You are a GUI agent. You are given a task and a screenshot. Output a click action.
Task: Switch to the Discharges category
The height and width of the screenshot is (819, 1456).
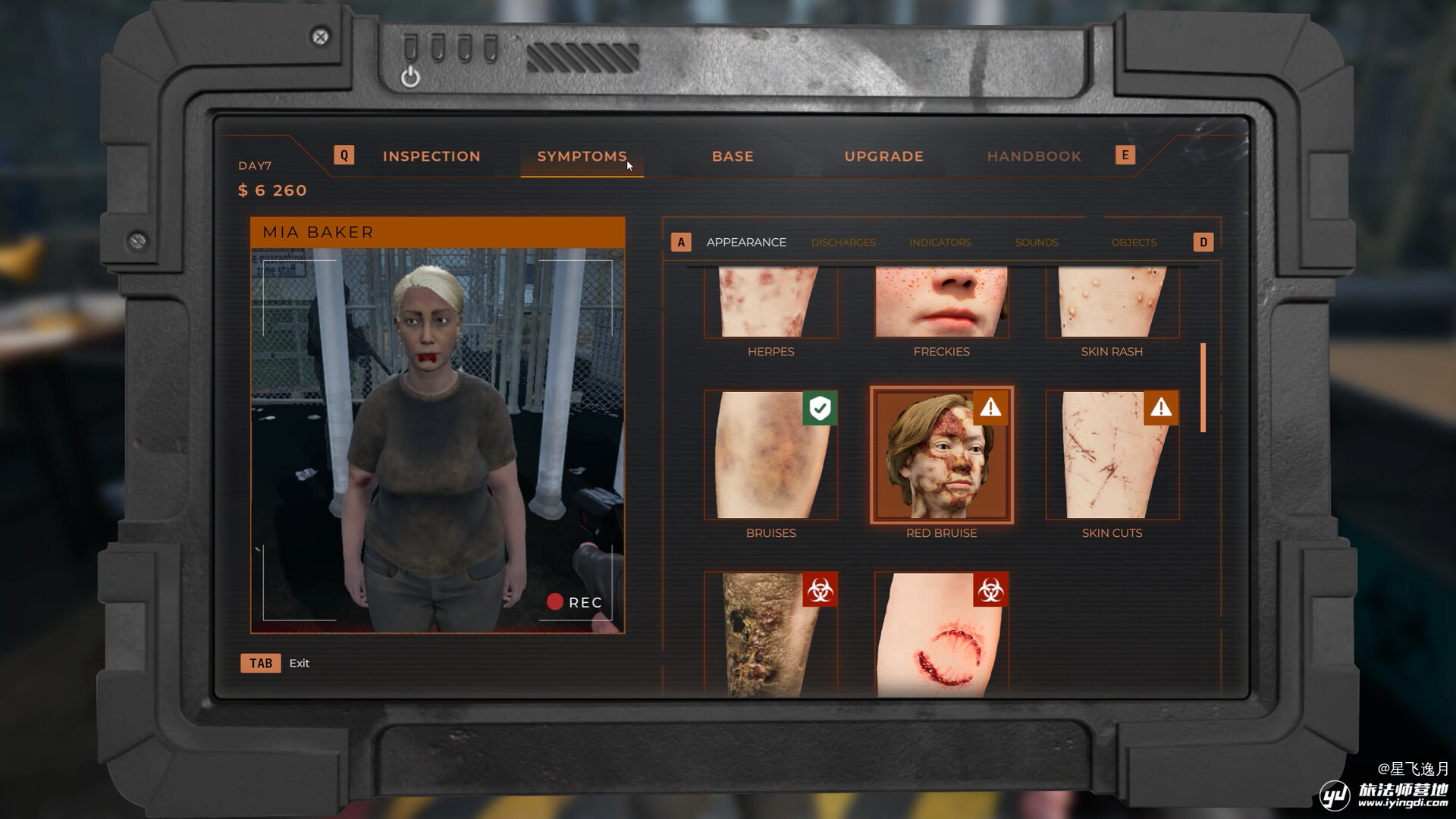tap(843, 243)
